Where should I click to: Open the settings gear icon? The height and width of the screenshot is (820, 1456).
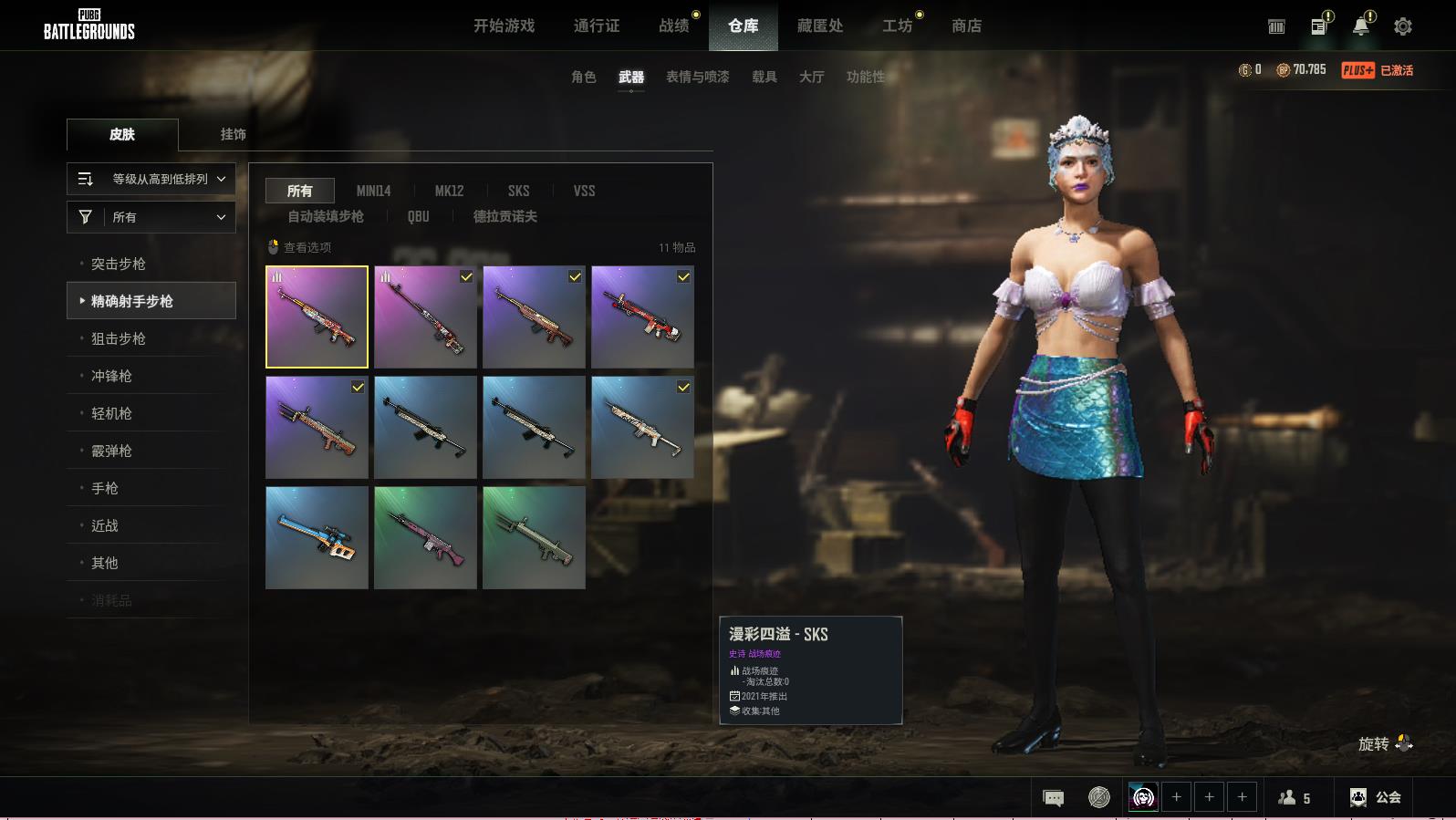[x=1402, y=27]
